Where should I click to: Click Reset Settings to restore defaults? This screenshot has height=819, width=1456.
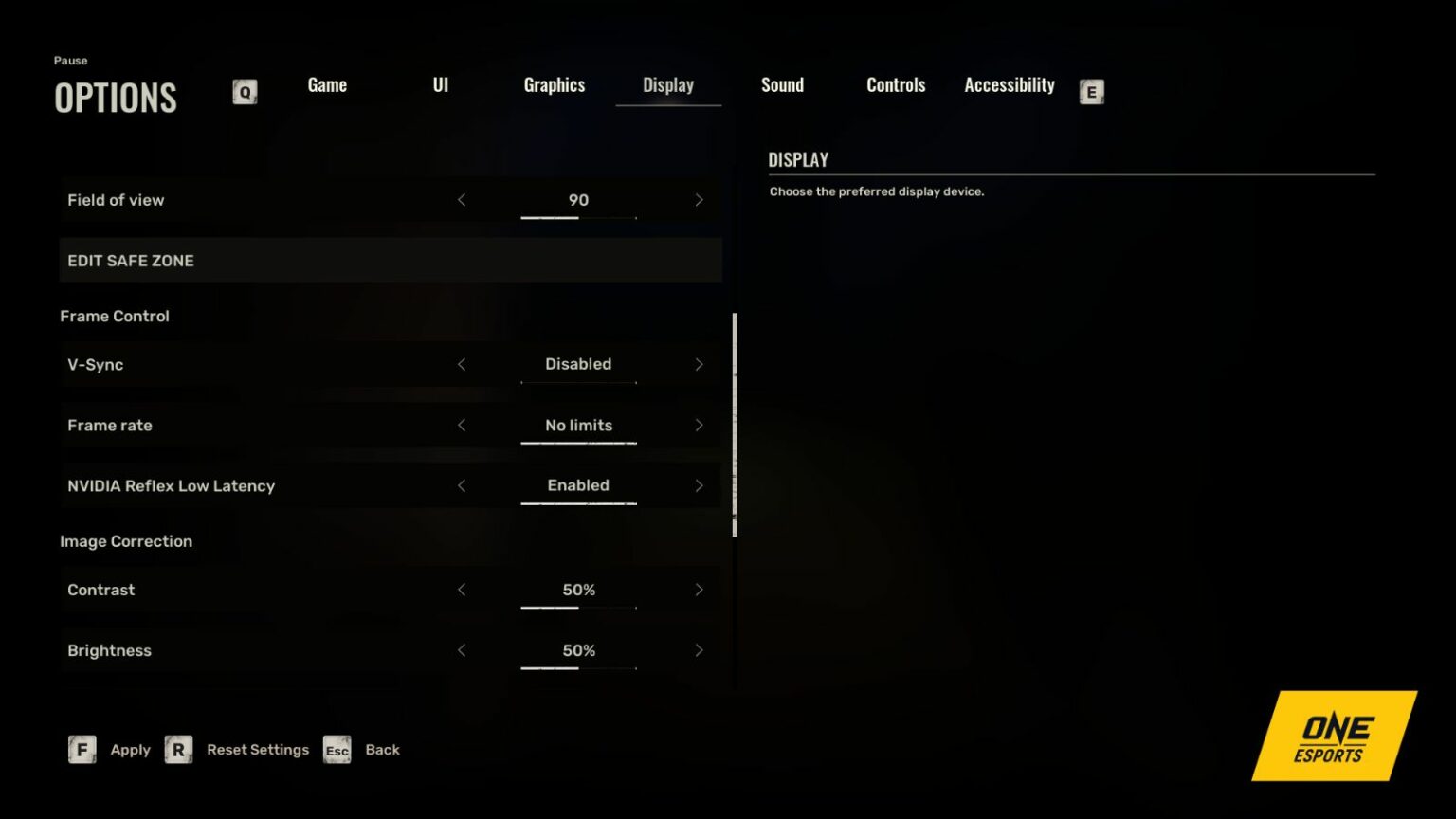point(258,749)
